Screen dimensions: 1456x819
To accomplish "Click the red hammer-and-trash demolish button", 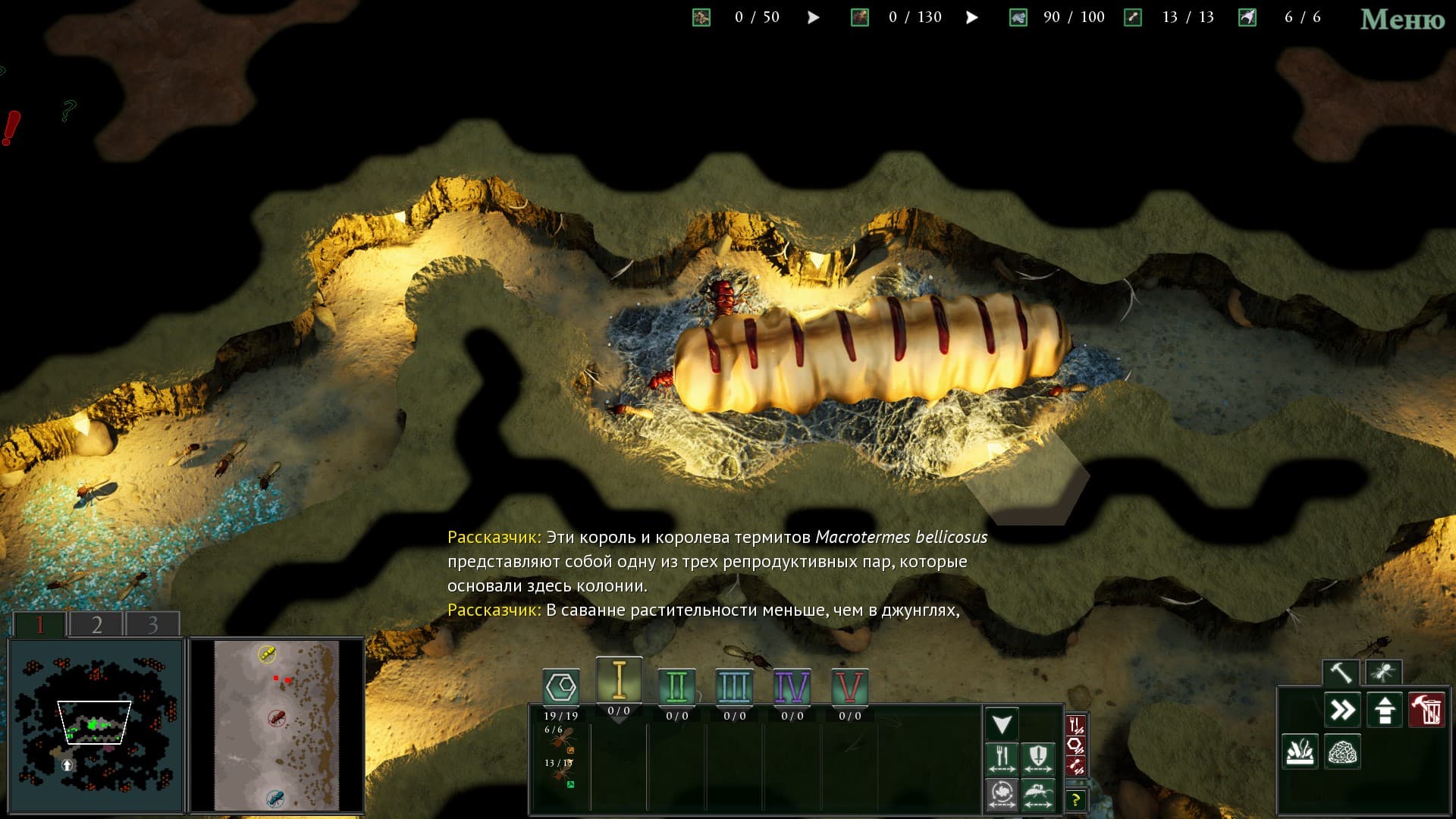I will pos(1426,711).
